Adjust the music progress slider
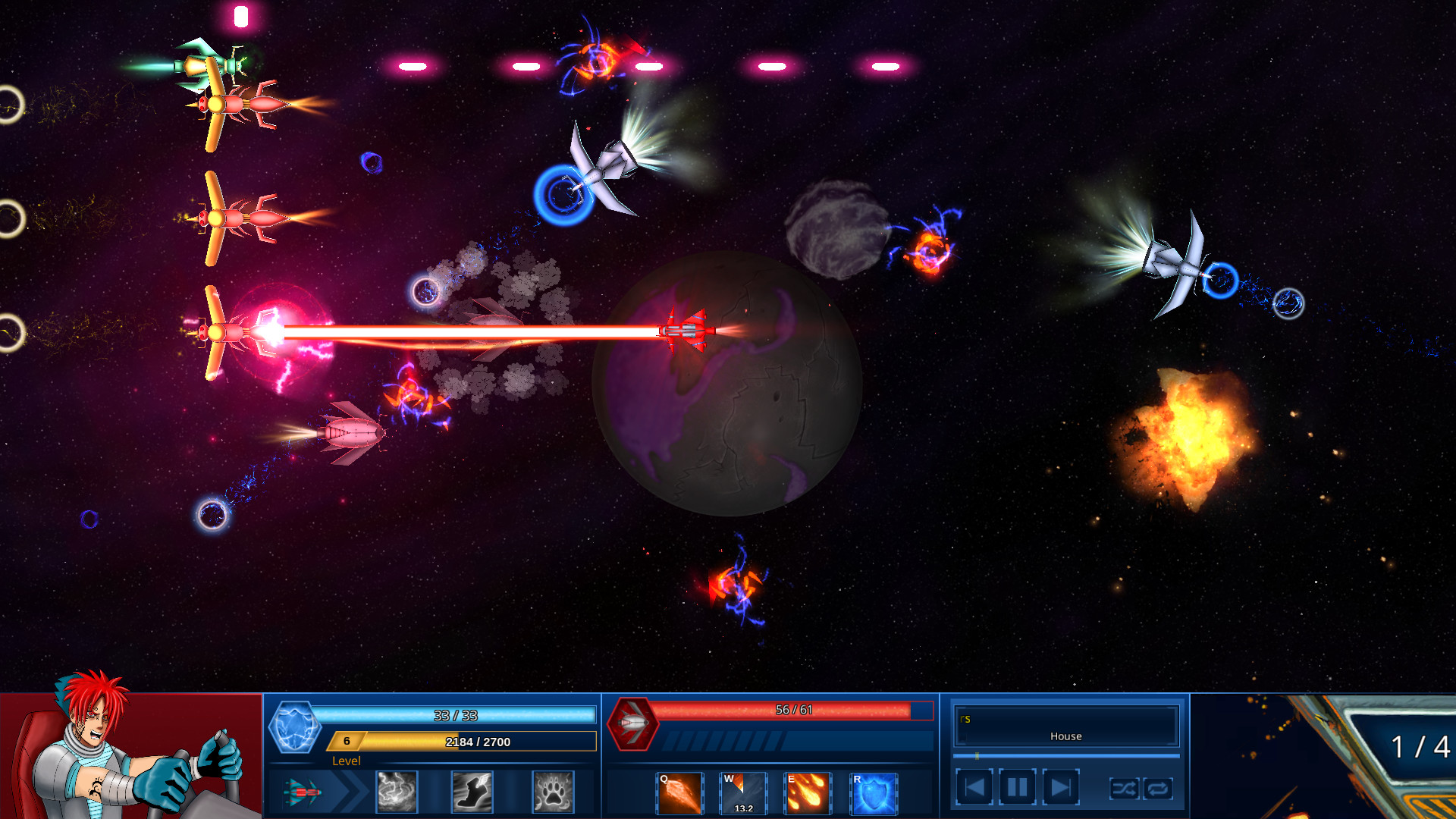1456x819 pixels. click(x=978, y=755)
